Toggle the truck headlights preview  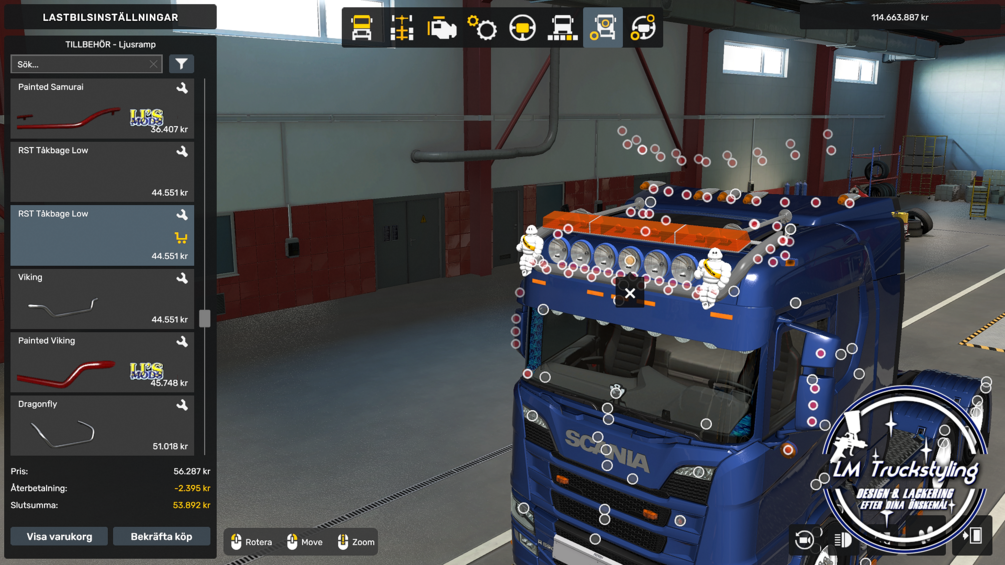point(843,540)
